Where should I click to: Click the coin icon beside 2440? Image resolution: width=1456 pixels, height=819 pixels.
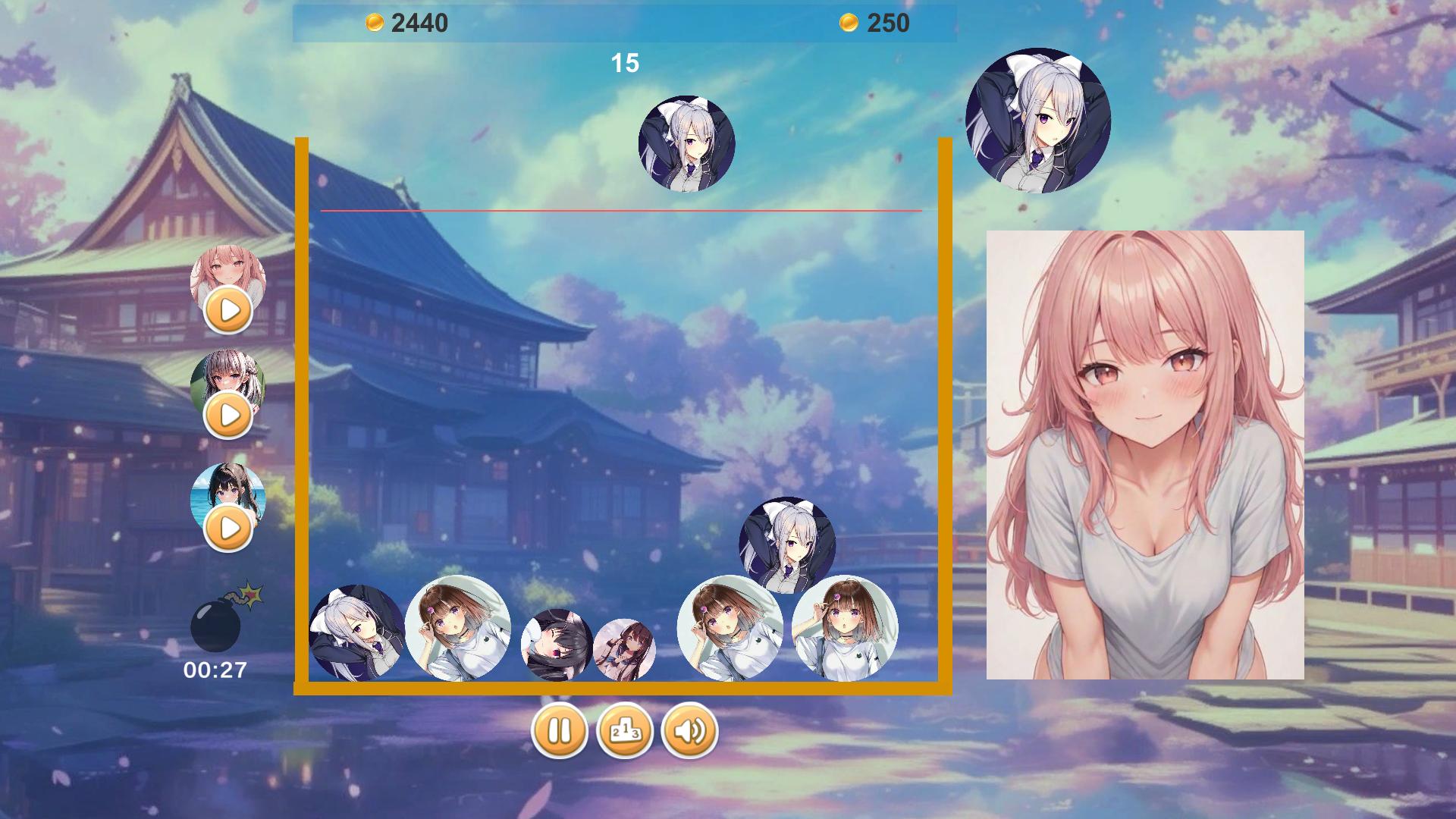375,22
